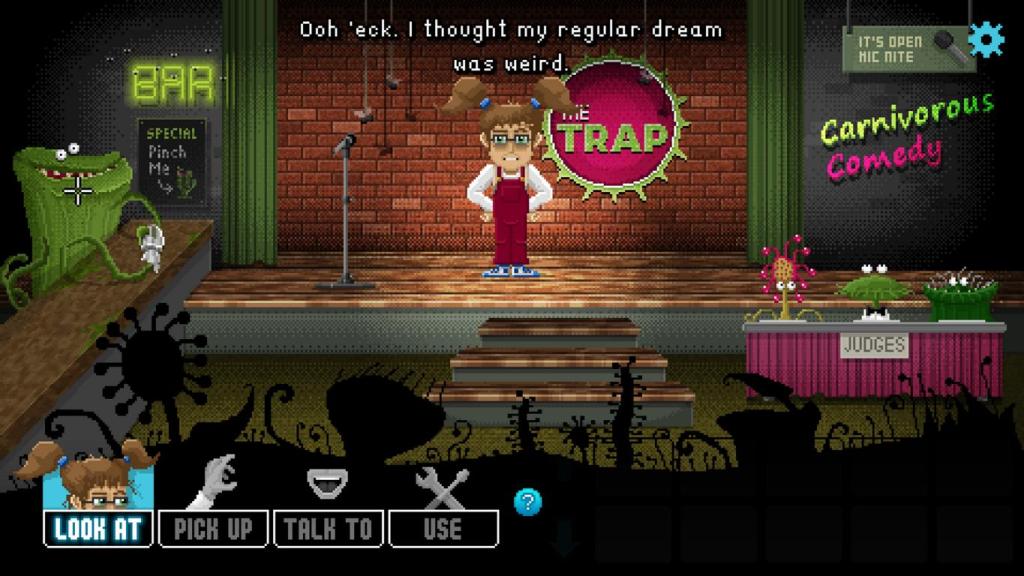Choose the Pick Up verb
The height and width of the screenshot is (576, 1024).
(x=213, y=528)
